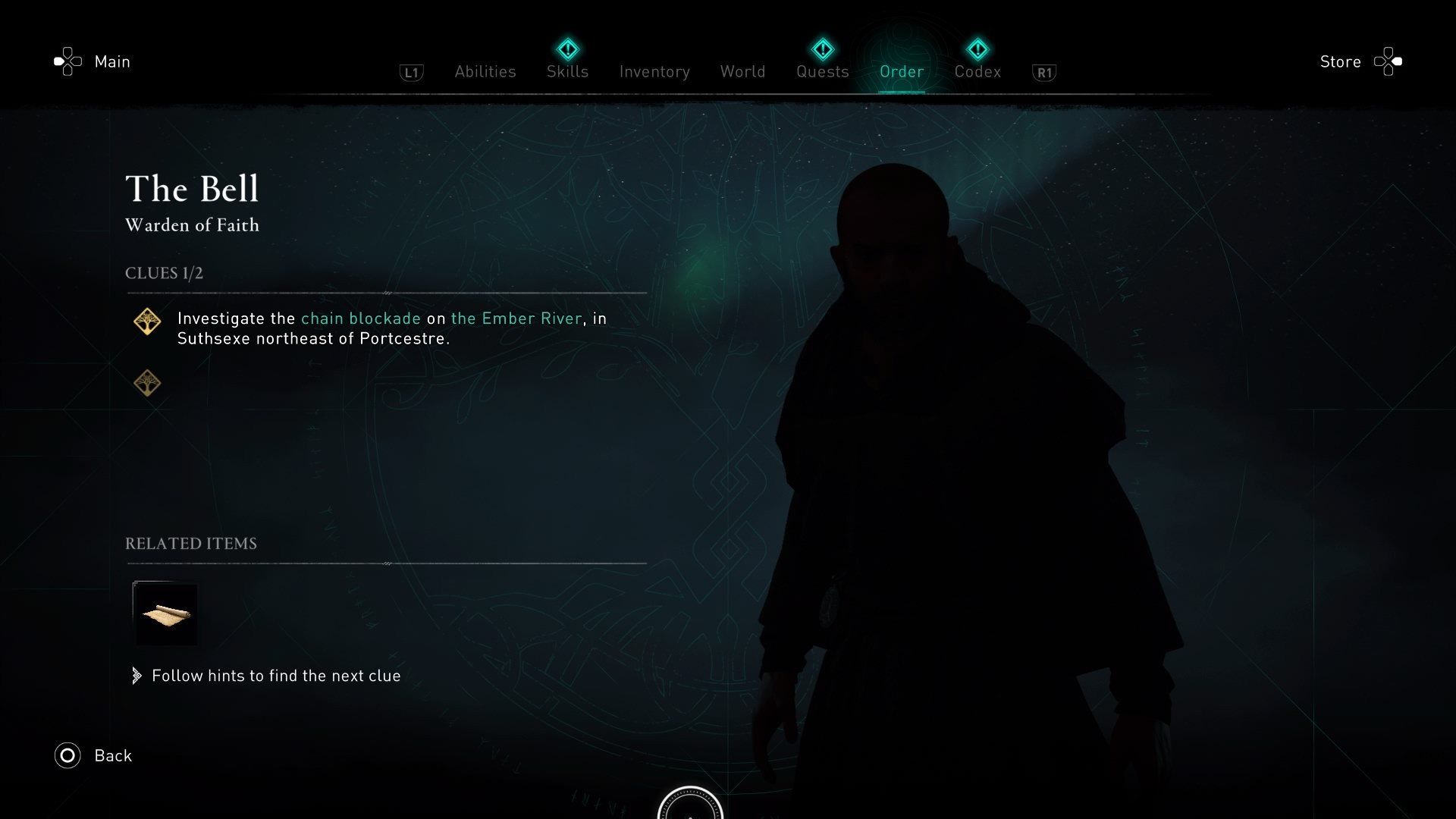Image resolution: width=1456 pixels, height=819 pixels.
Task: Switch to the Inventory tab
Action: click(x=654, y=71)
